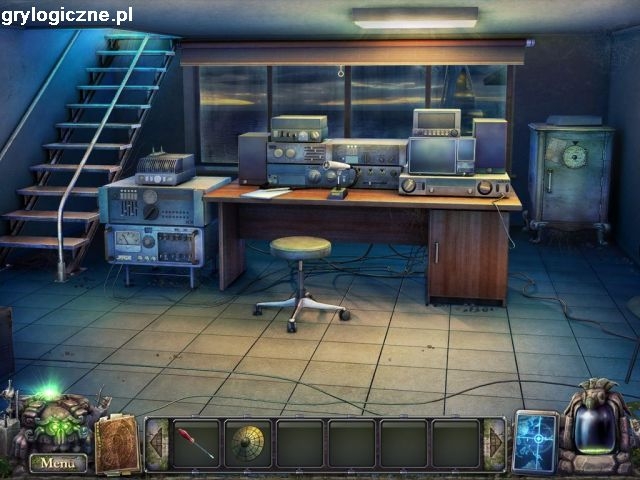Pick the round radar dial item
Image resolution: width=640 pixels, height=480 pixels.
point(248,442)
